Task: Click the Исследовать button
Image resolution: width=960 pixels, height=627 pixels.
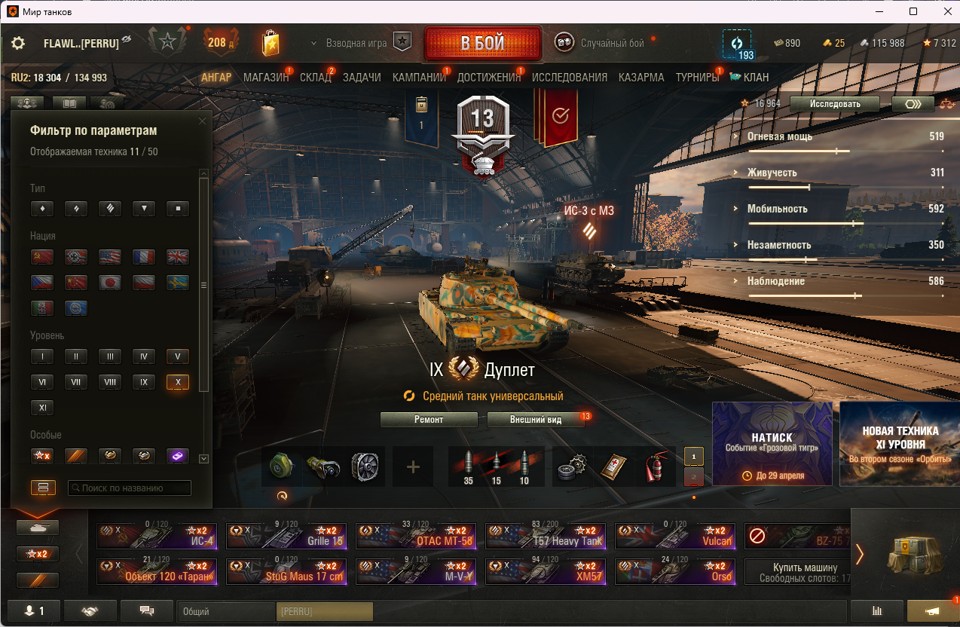Action: (833, 103)
